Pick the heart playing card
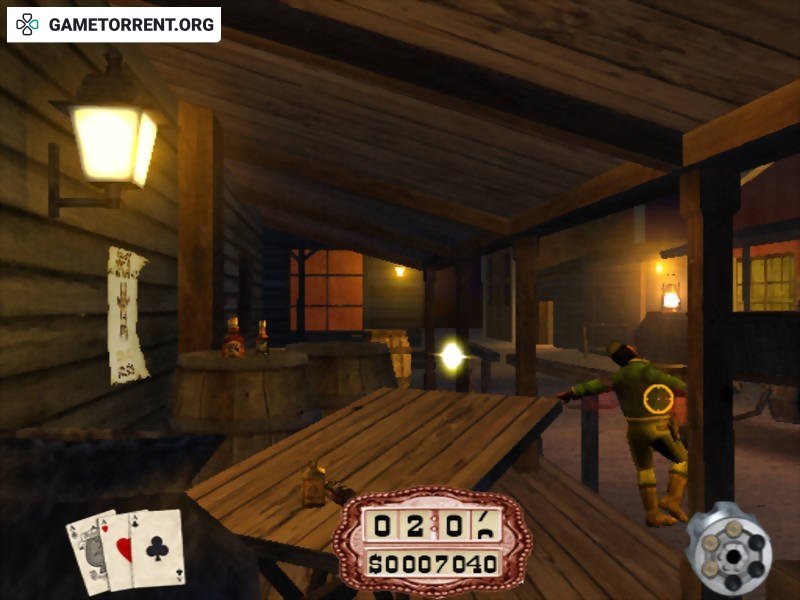The image size is (800, 600). [x=121, y=549]
